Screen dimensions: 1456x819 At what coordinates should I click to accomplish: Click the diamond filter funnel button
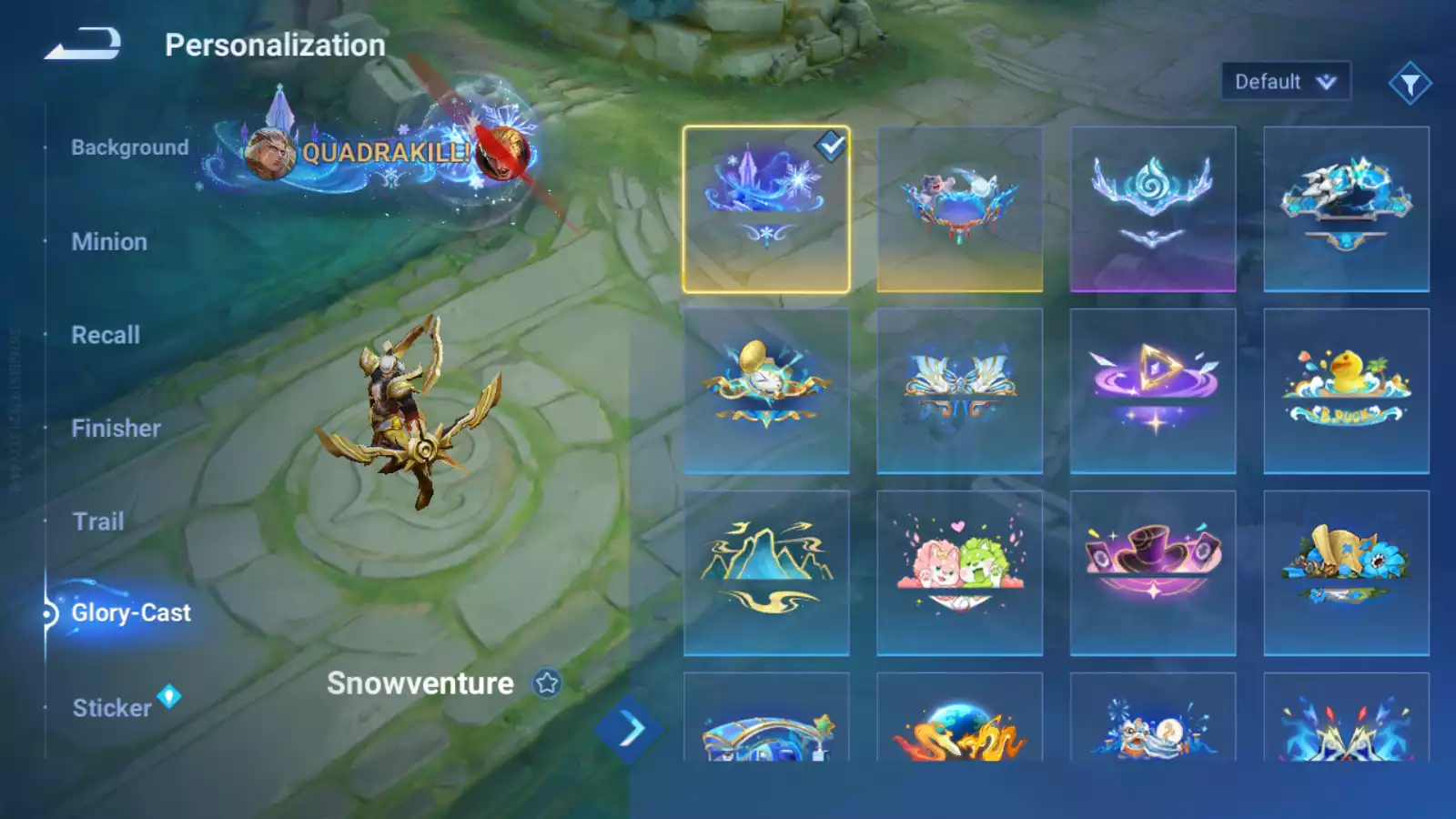click(1410, 84)
